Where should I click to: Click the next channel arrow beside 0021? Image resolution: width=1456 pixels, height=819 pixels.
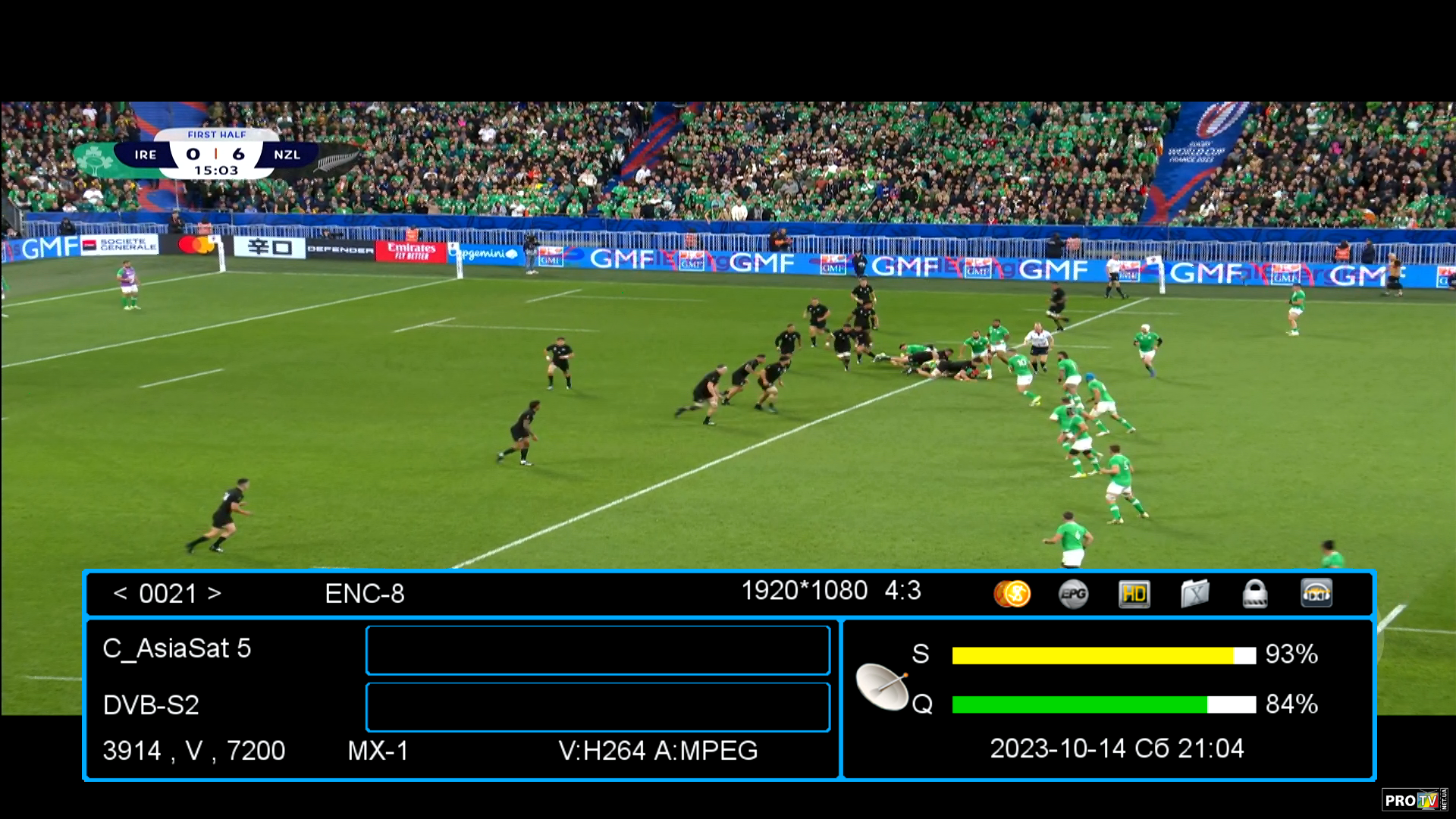pyautogui.click(x=215, y=593)
